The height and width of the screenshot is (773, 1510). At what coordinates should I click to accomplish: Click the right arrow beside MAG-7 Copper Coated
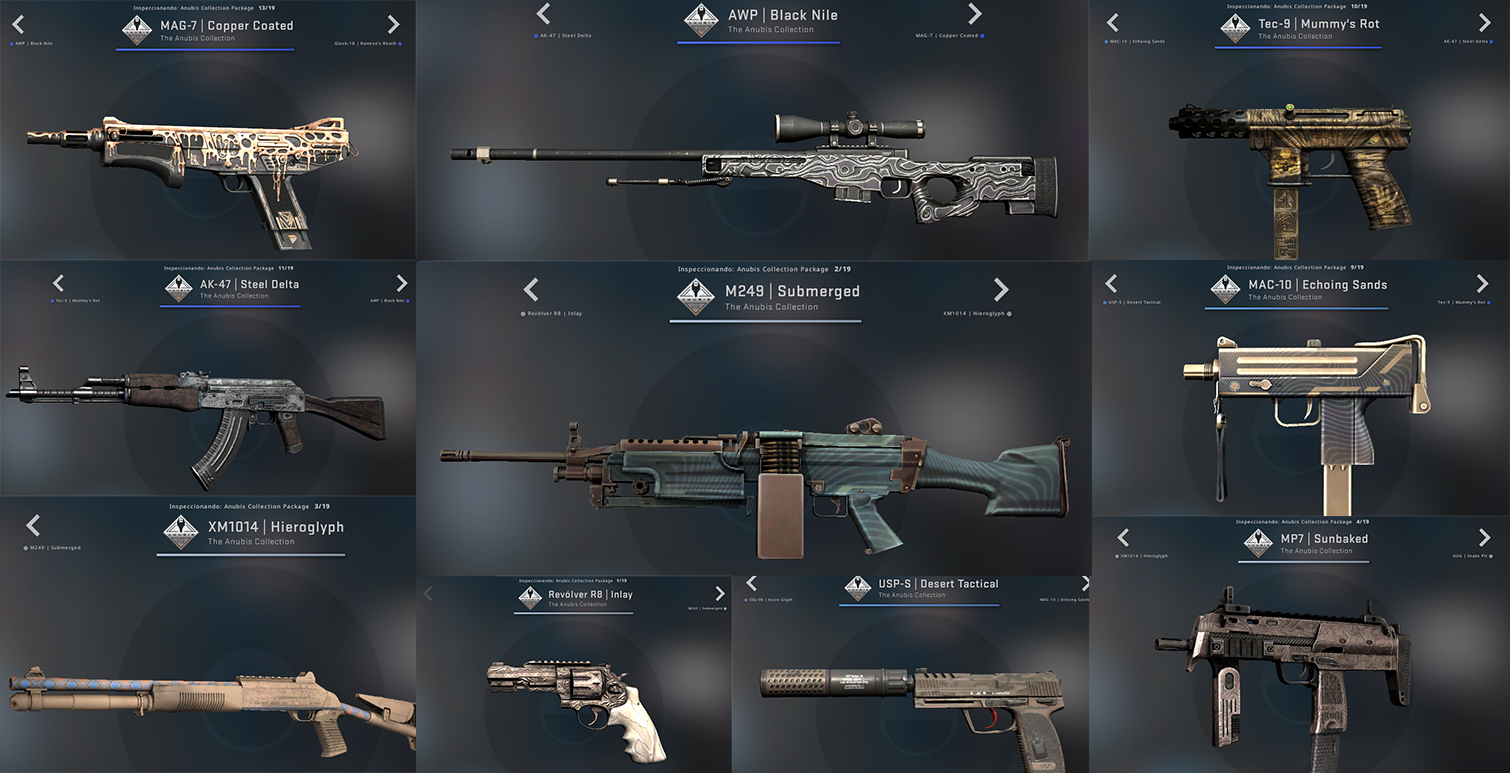[394, 25]
